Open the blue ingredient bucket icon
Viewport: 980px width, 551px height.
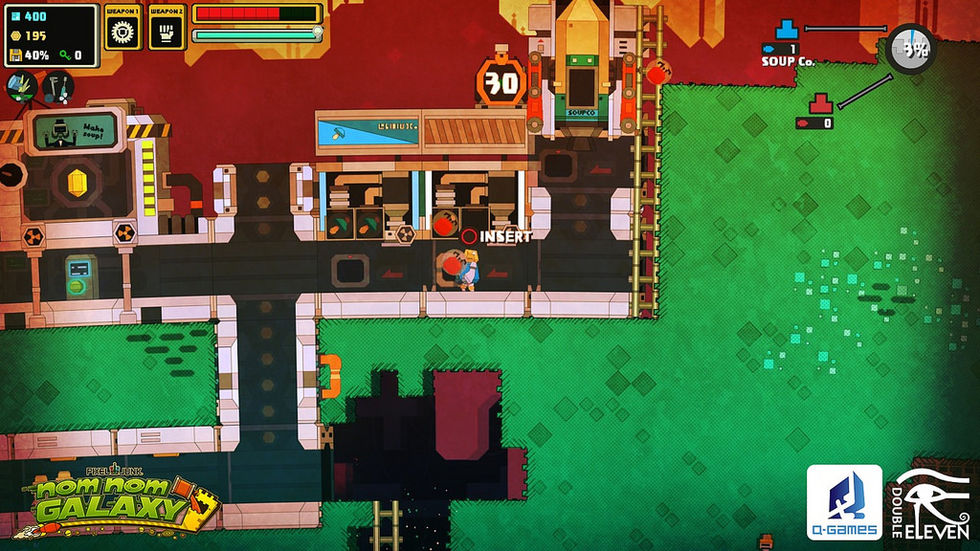tap(21, 87)
